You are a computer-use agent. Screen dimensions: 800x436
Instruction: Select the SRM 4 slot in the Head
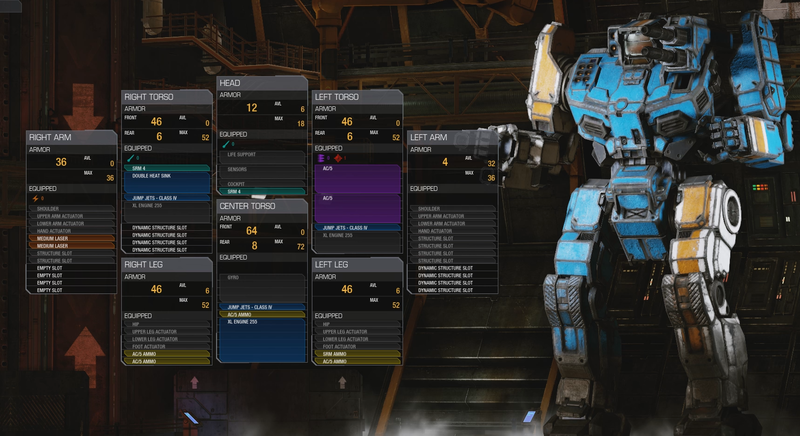262,191
